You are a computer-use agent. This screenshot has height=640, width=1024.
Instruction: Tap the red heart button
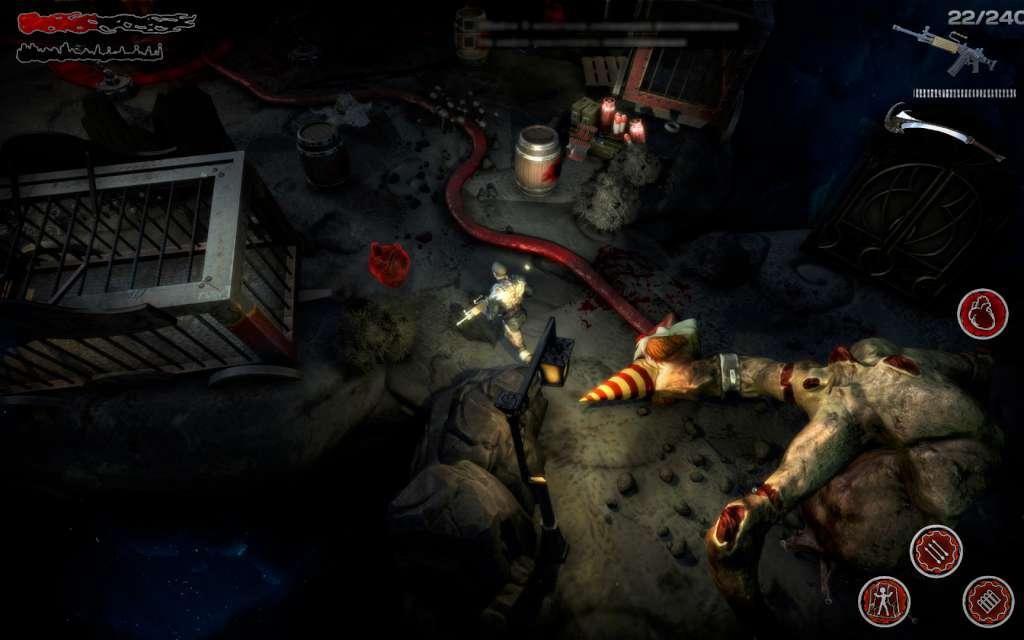pos(982,313)
